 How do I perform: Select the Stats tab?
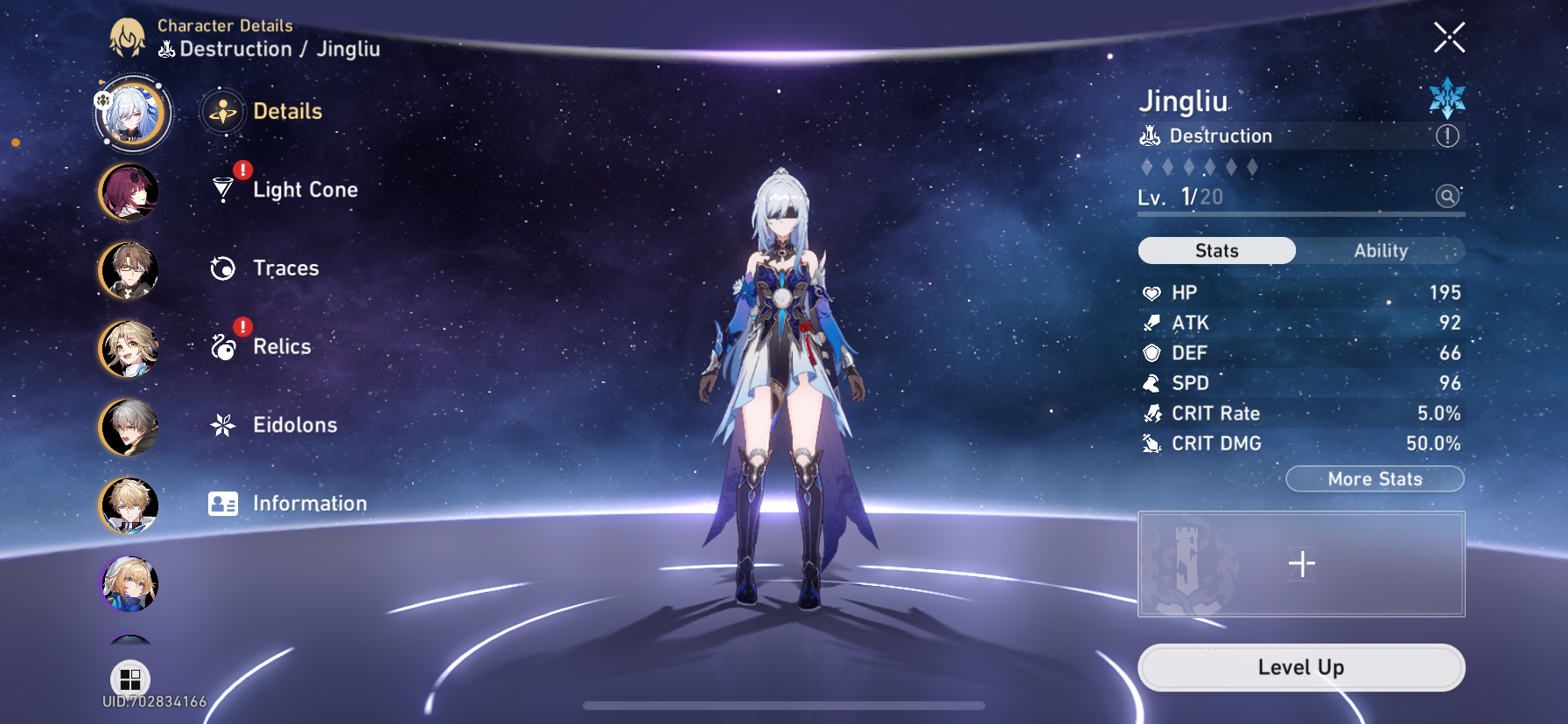1216,250
